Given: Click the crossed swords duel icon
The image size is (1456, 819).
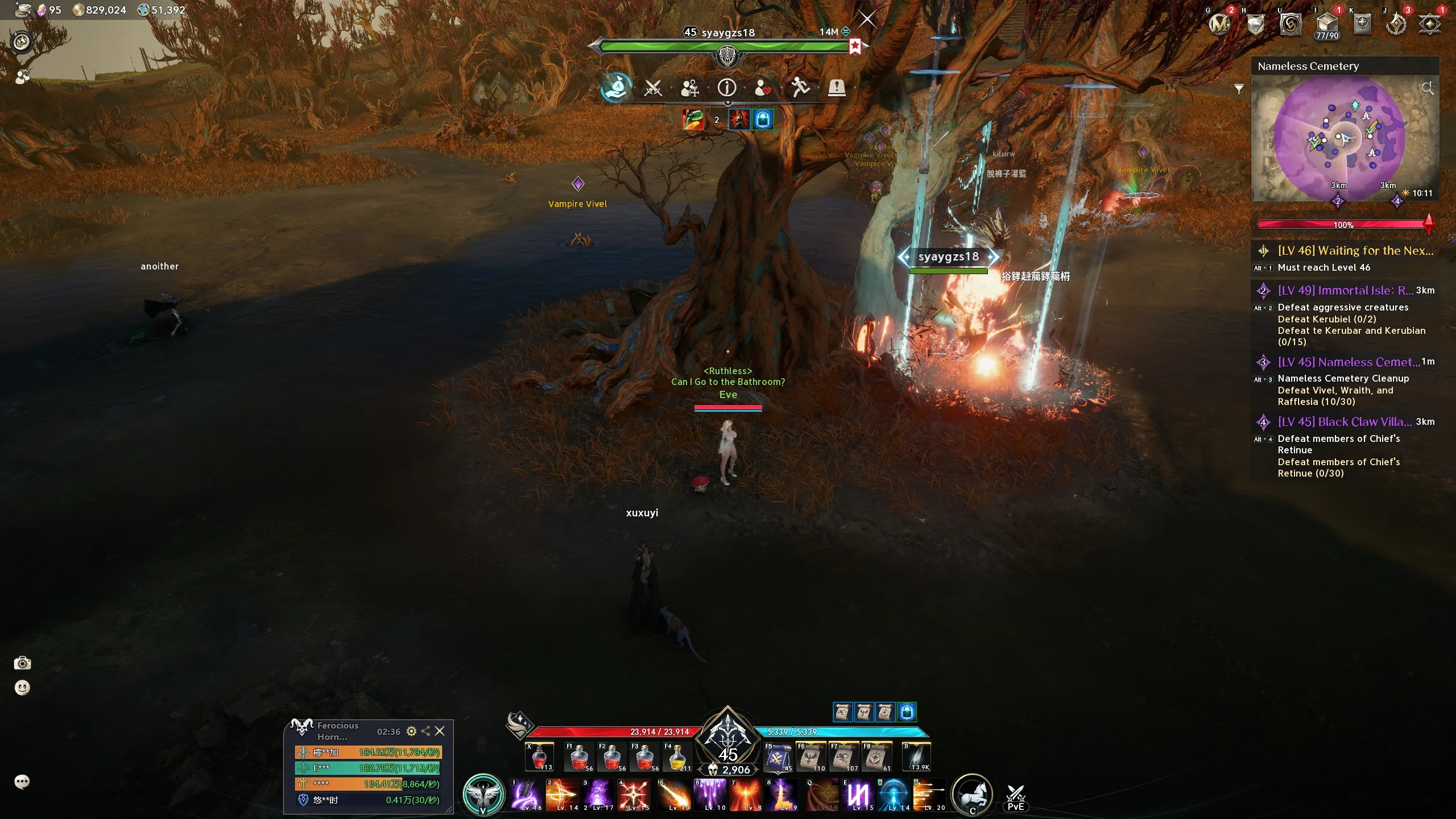Looking at the screenshot, I should 652,88.
